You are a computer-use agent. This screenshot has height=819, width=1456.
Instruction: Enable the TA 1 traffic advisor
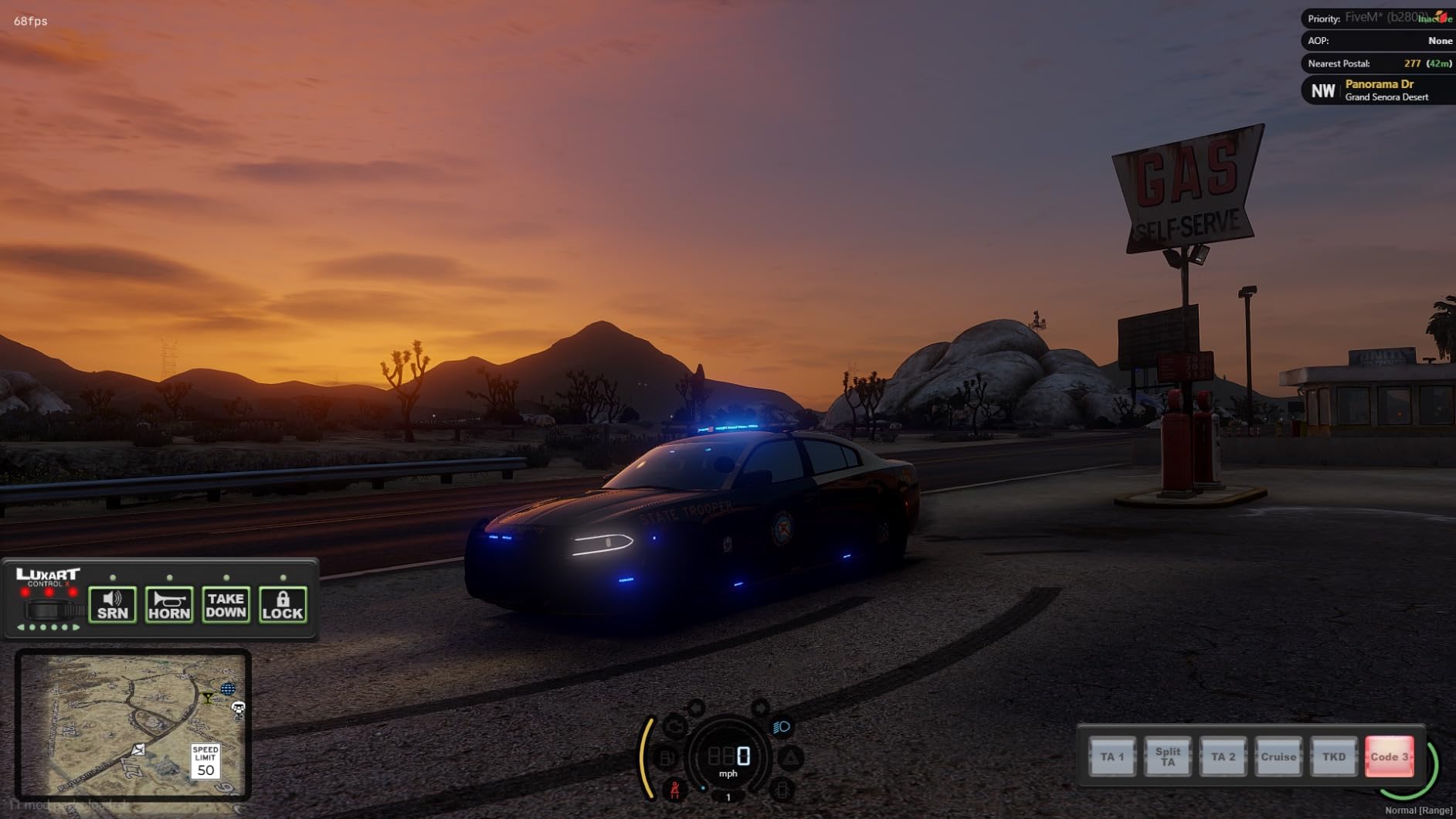(1112, 756)
